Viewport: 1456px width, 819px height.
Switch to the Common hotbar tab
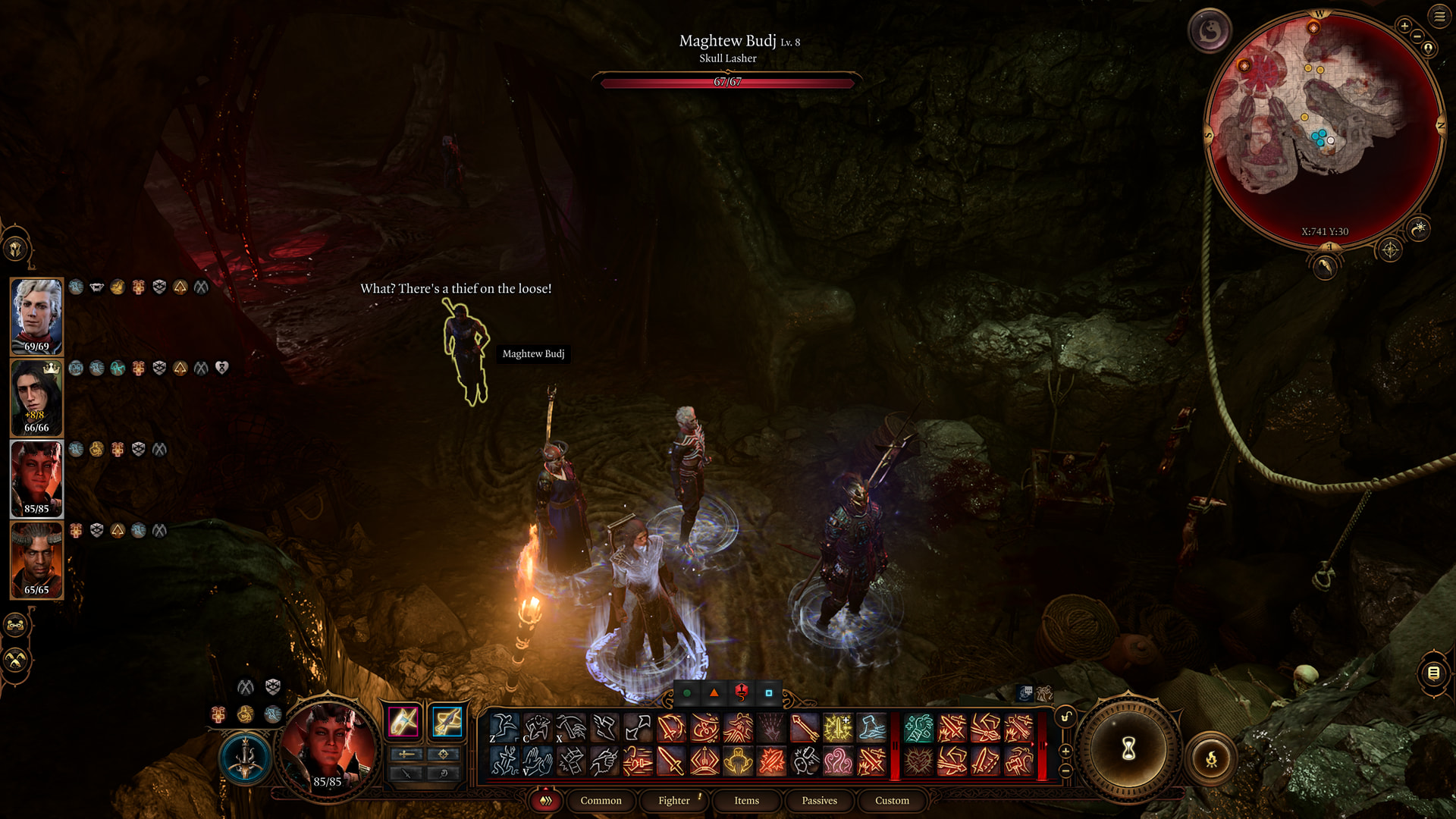(x=601, y=800)
